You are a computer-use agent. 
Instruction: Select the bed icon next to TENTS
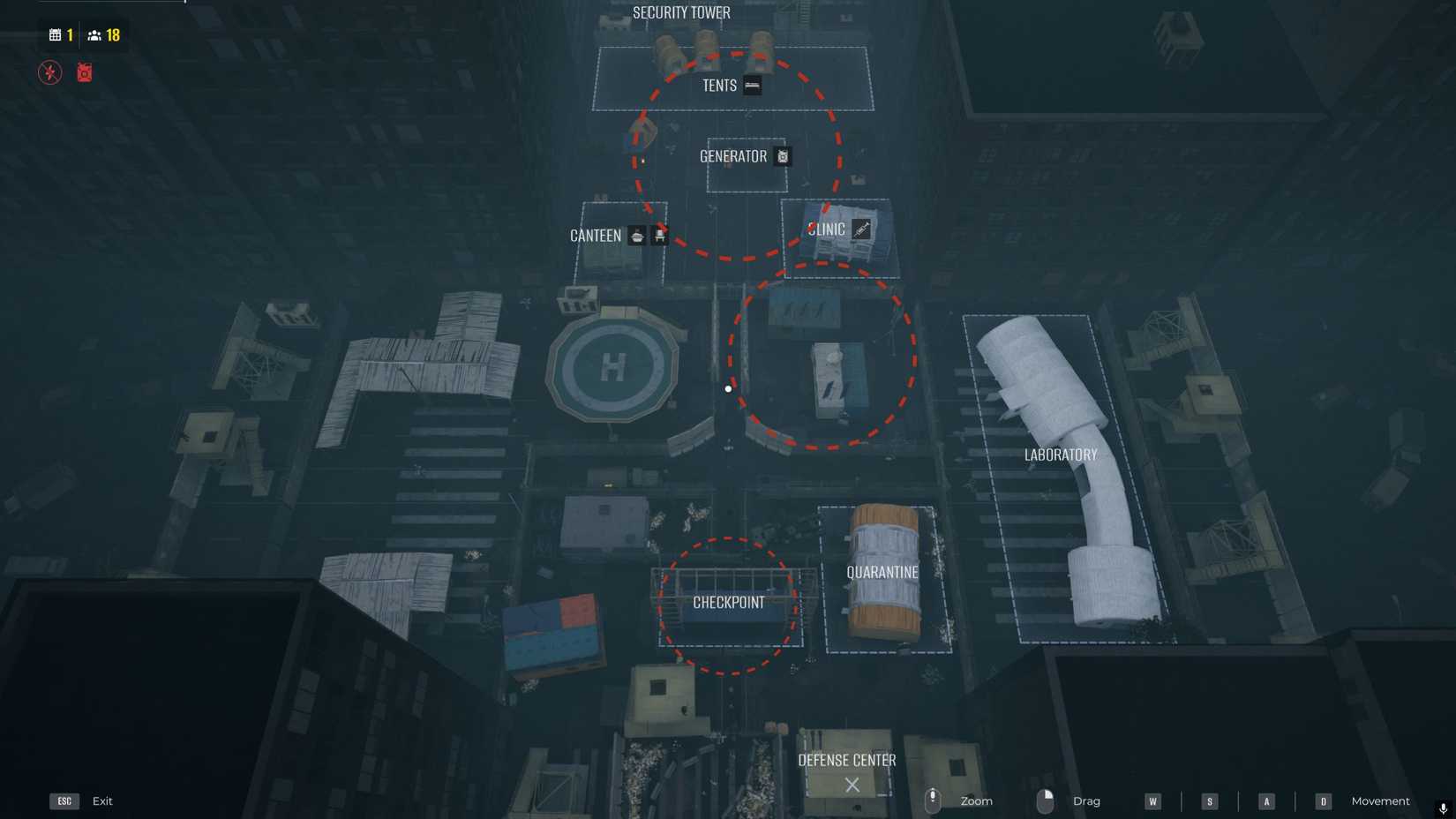(x=752, y=86)
